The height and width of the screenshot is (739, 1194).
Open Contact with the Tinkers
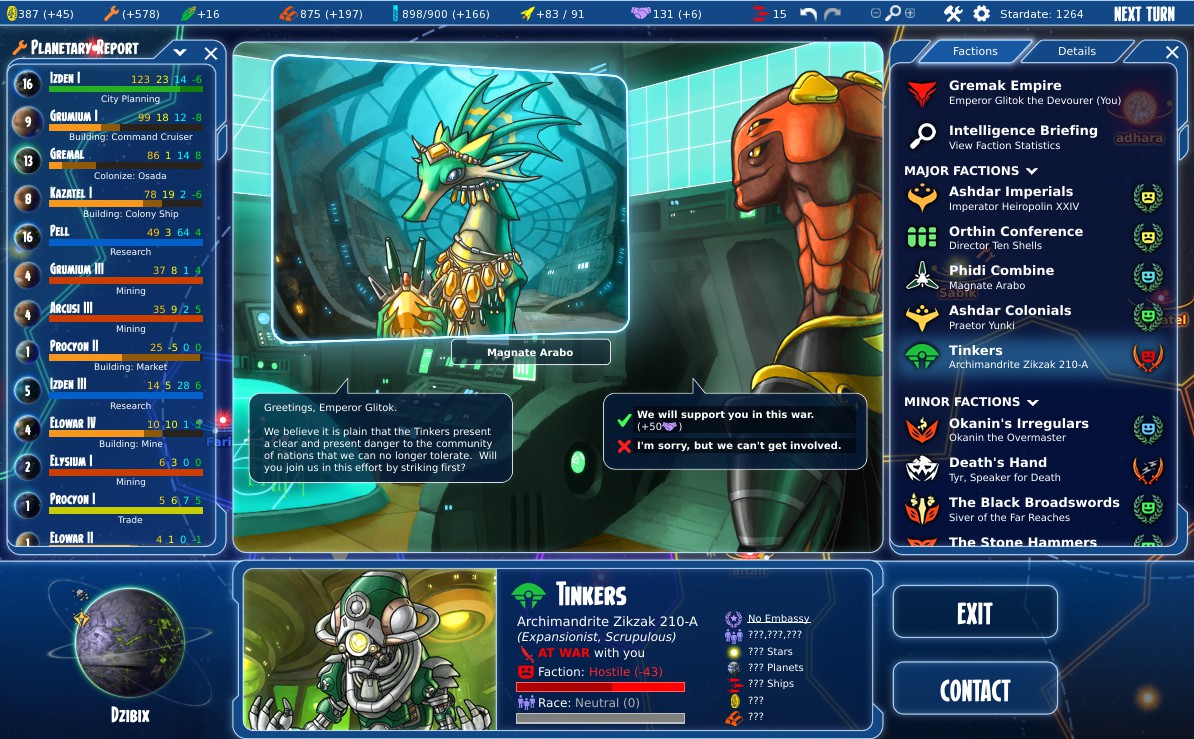974,690
